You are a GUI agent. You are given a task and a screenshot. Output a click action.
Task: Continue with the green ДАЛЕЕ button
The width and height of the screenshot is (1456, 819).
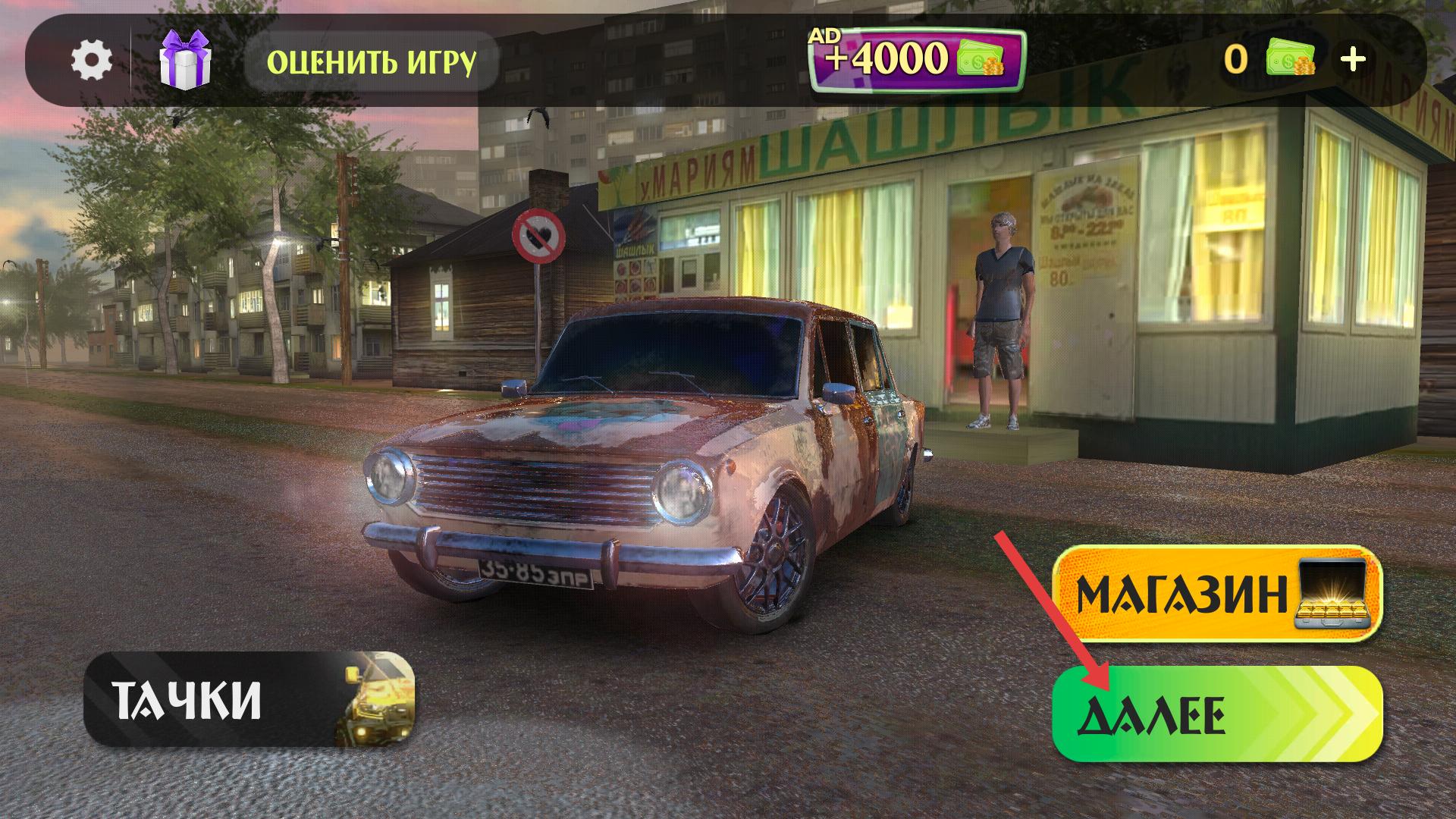coord(1217,714)
